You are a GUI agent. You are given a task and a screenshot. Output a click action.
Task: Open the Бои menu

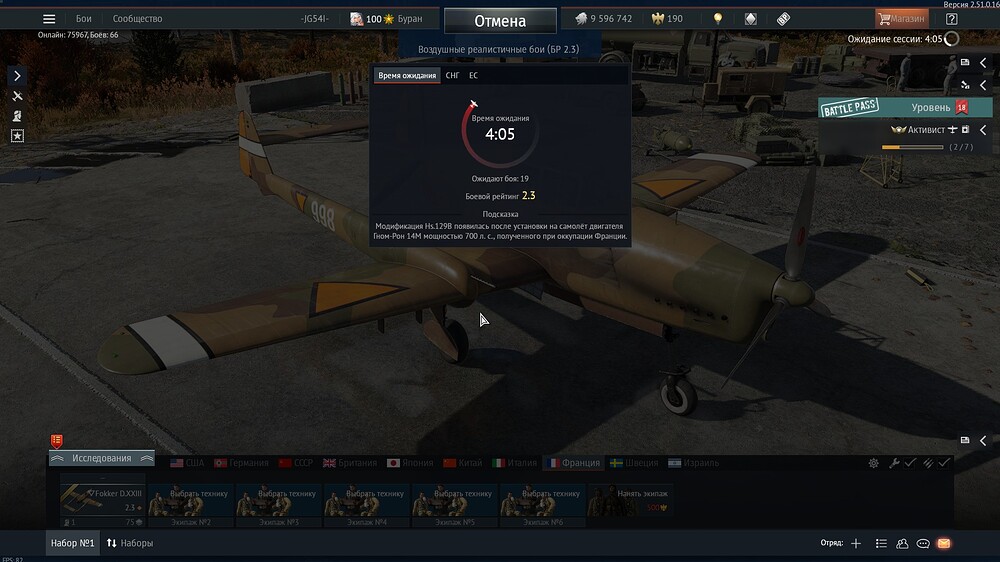[x=84, y=19]
